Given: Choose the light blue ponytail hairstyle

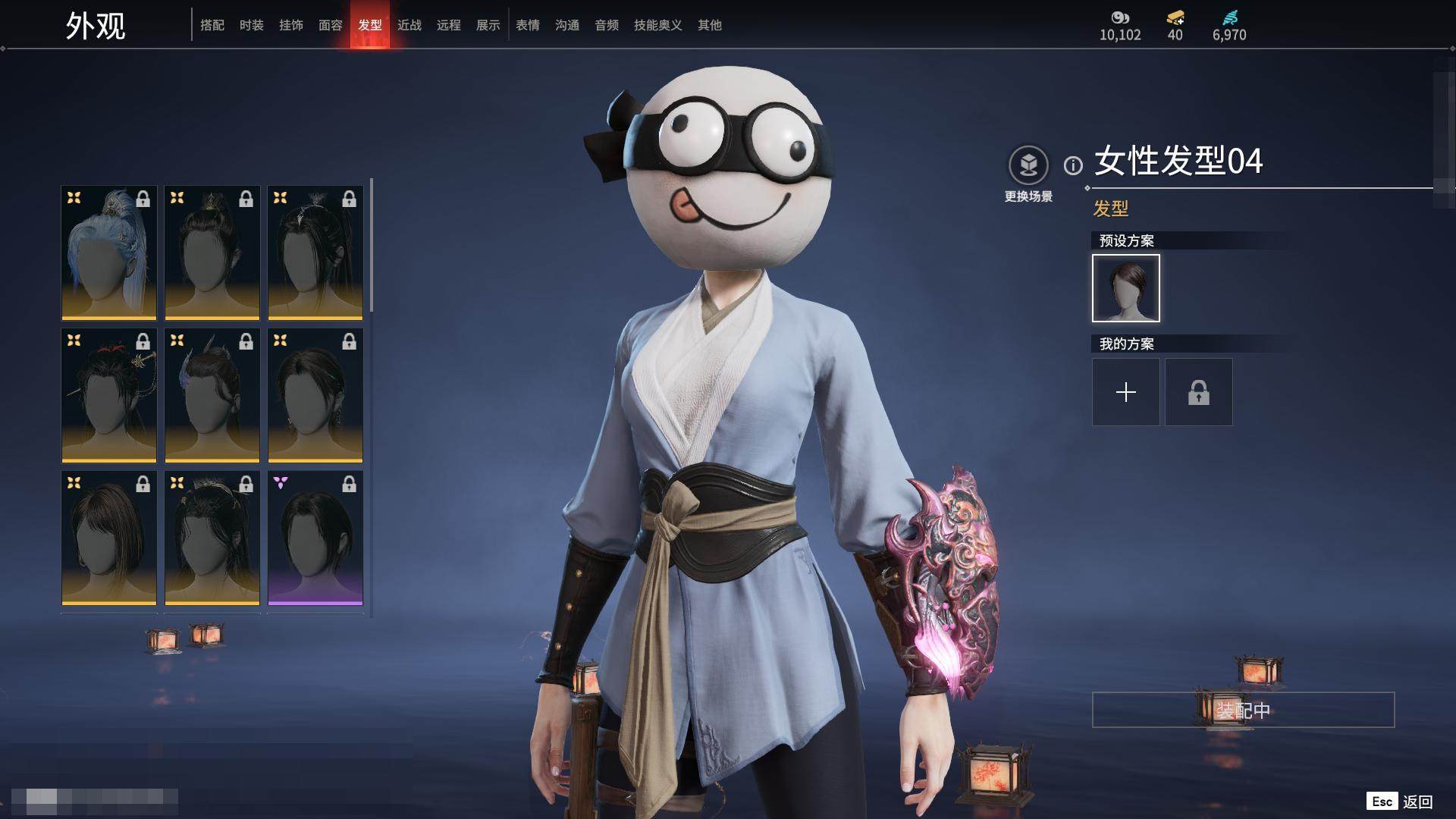Looking at the screenshot, I should pyautogui.click(x=109, y=253).
